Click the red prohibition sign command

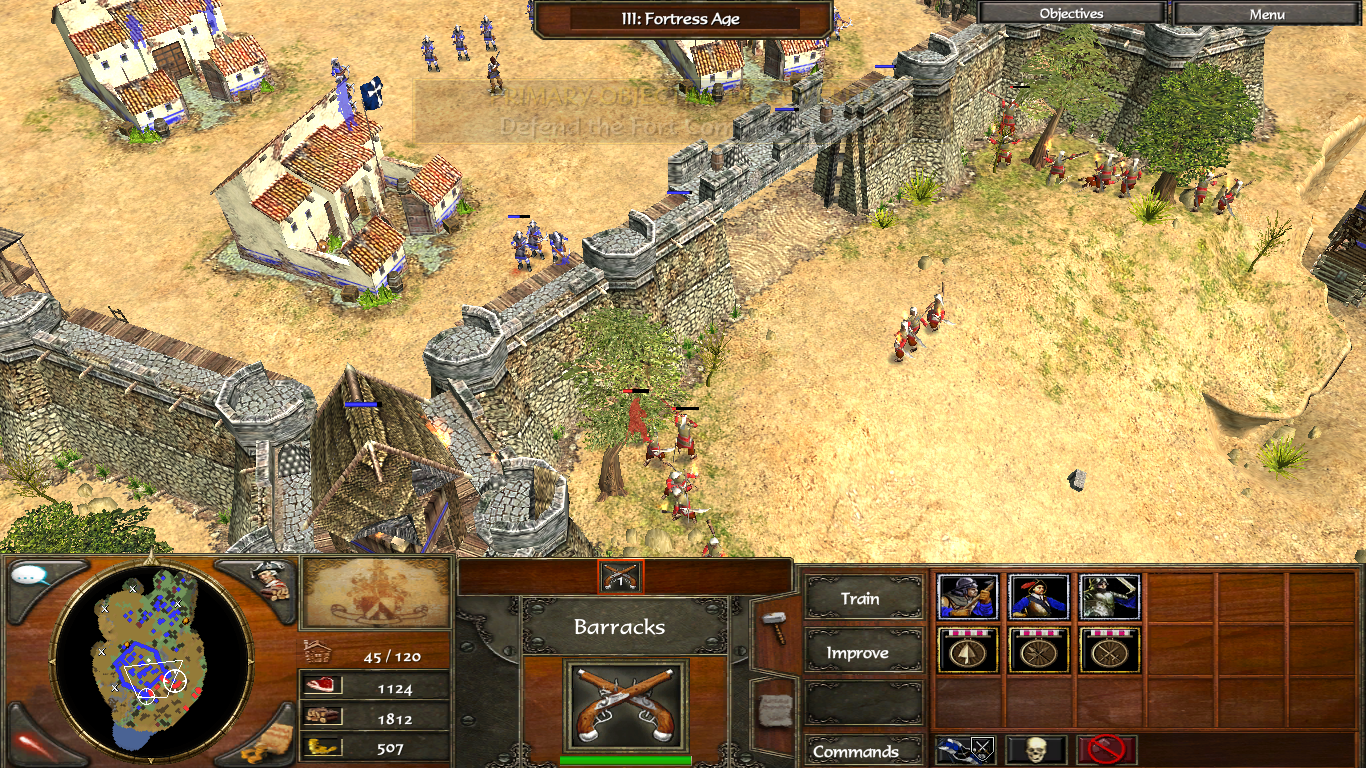click(x=1106, y=750)
